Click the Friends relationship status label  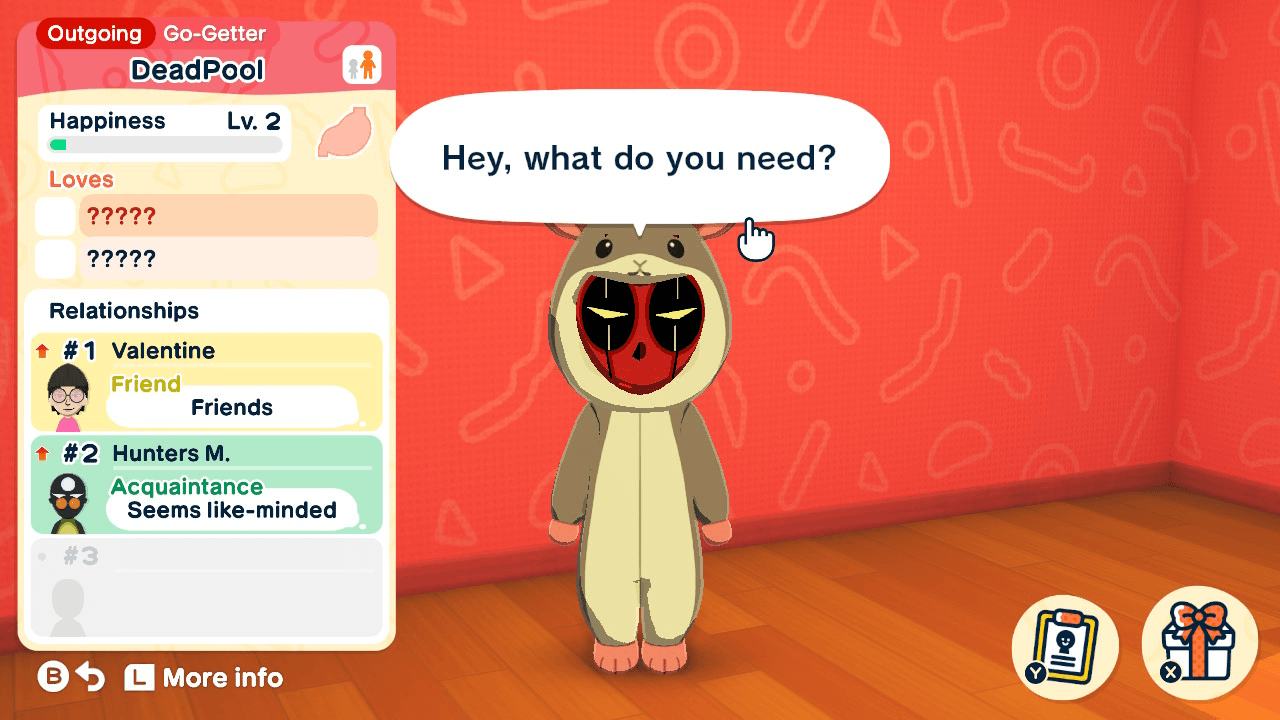tap(232, 407)
